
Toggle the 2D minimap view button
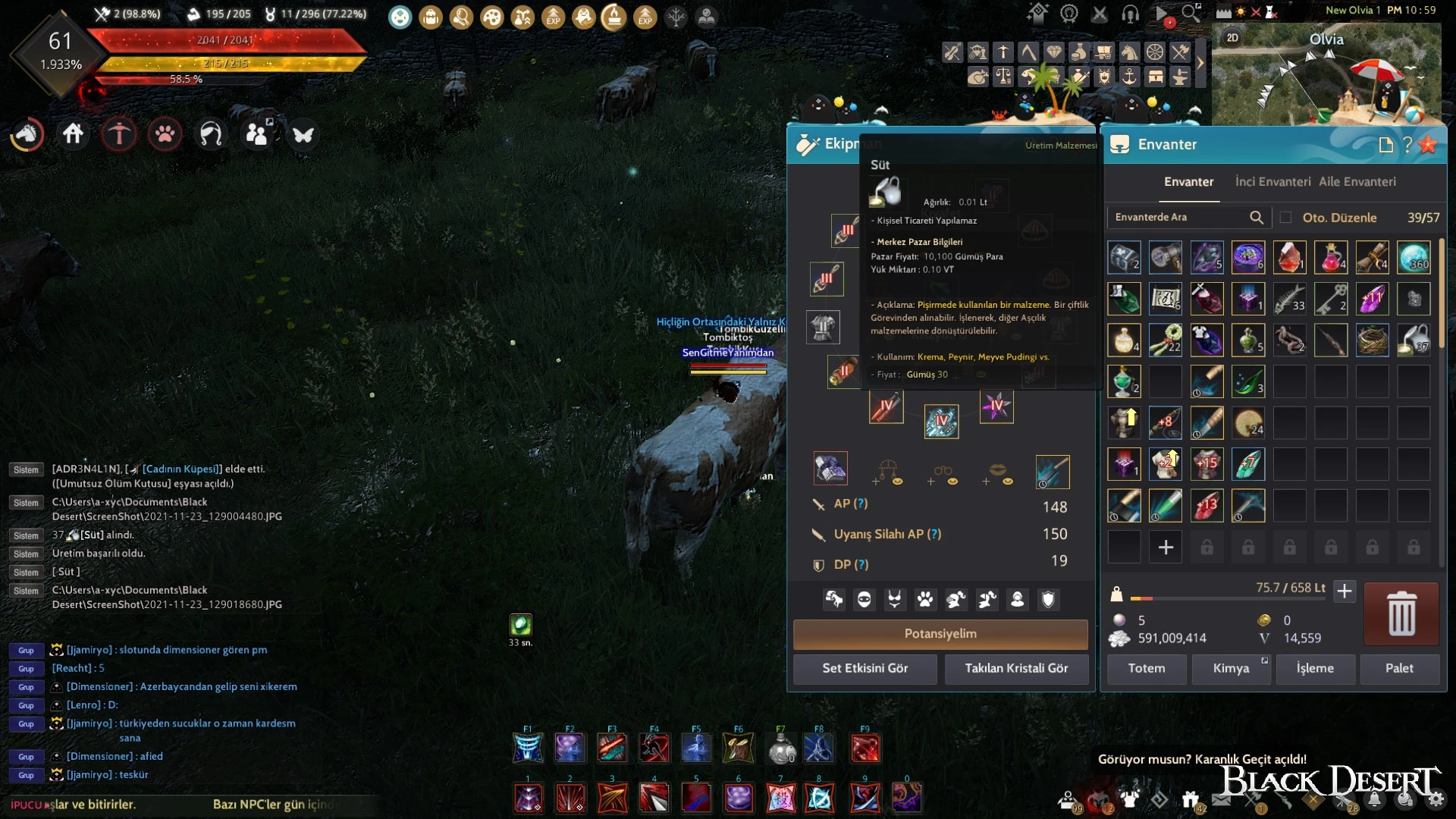1232,38
